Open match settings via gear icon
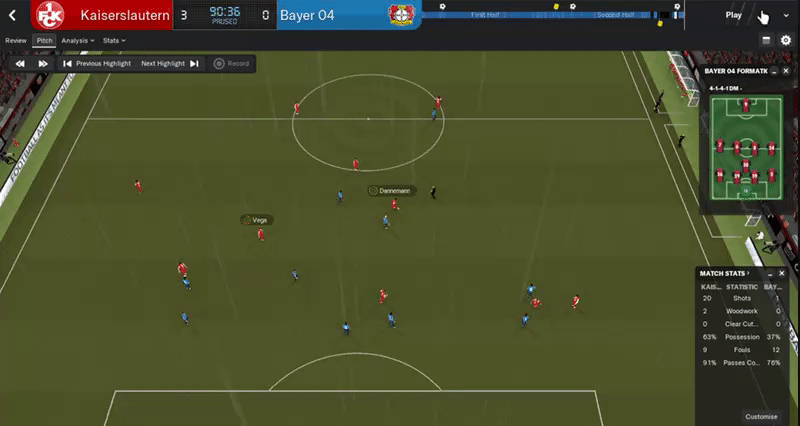The width and height of the screenshot is (800, 426). click(786, 40)
